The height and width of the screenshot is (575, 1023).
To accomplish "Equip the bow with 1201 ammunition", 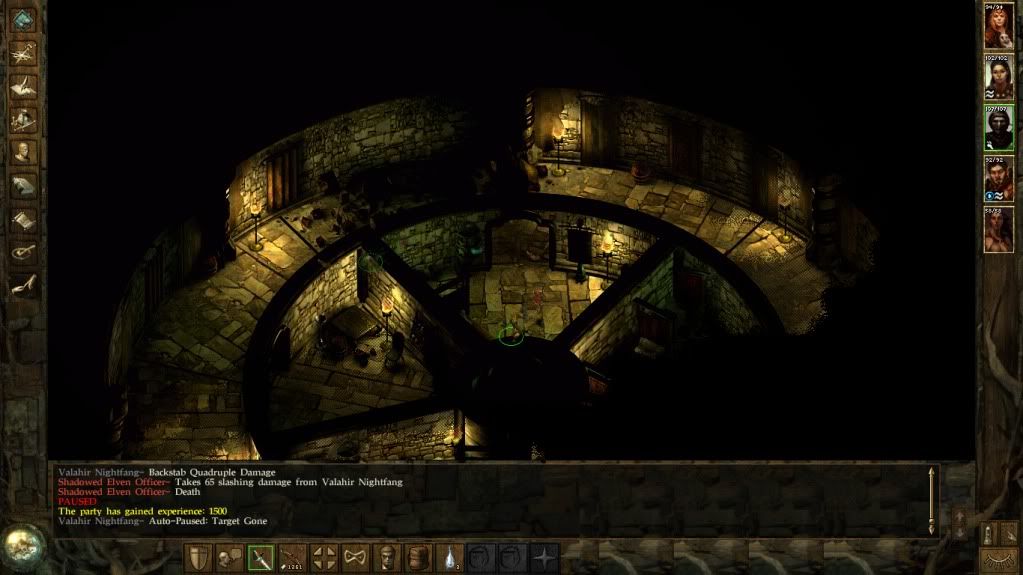I will click(x=293, y=558).
